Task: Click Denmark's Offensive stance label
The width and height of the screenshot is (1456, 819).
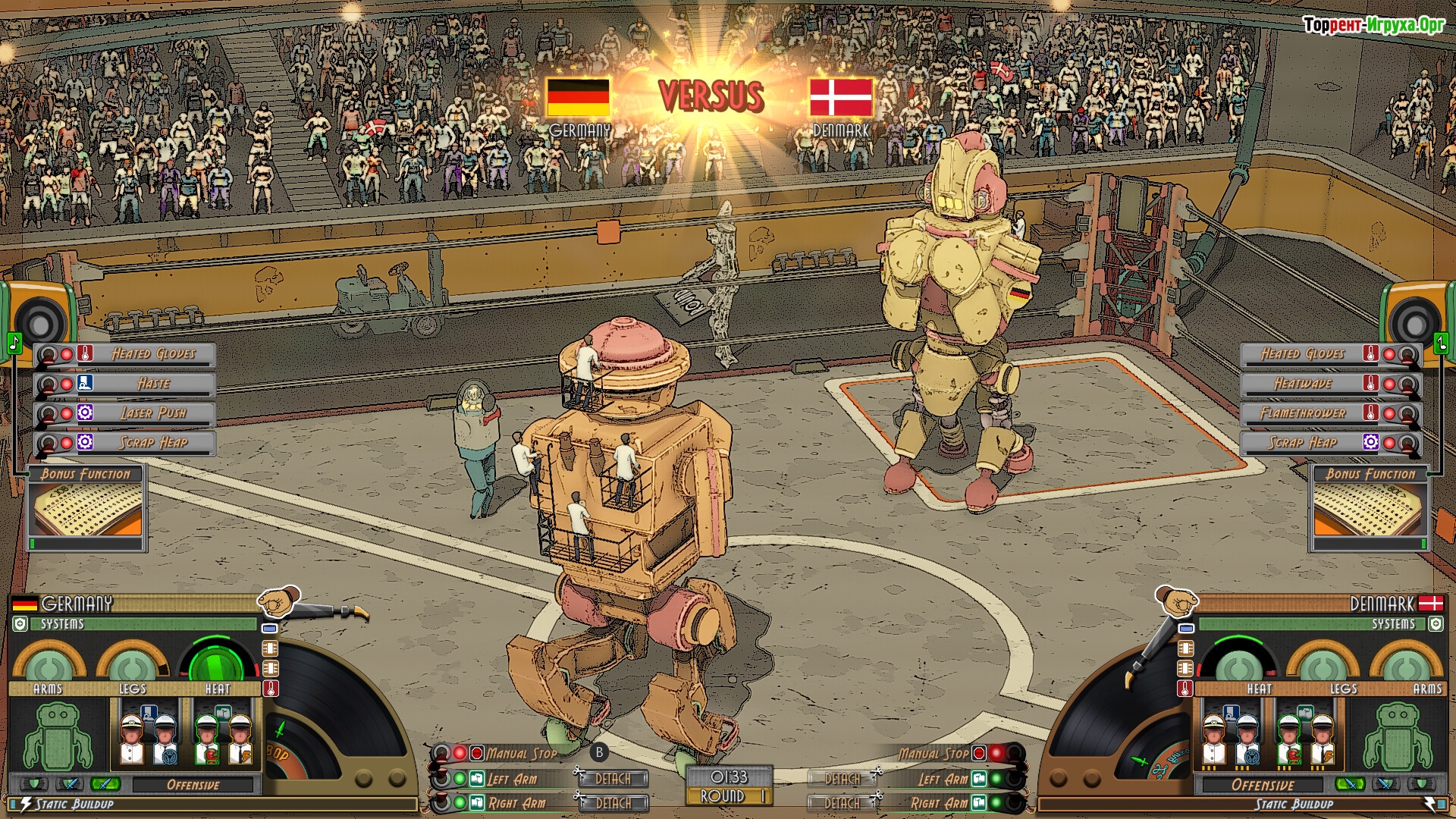Action: tap(1263, 785)
